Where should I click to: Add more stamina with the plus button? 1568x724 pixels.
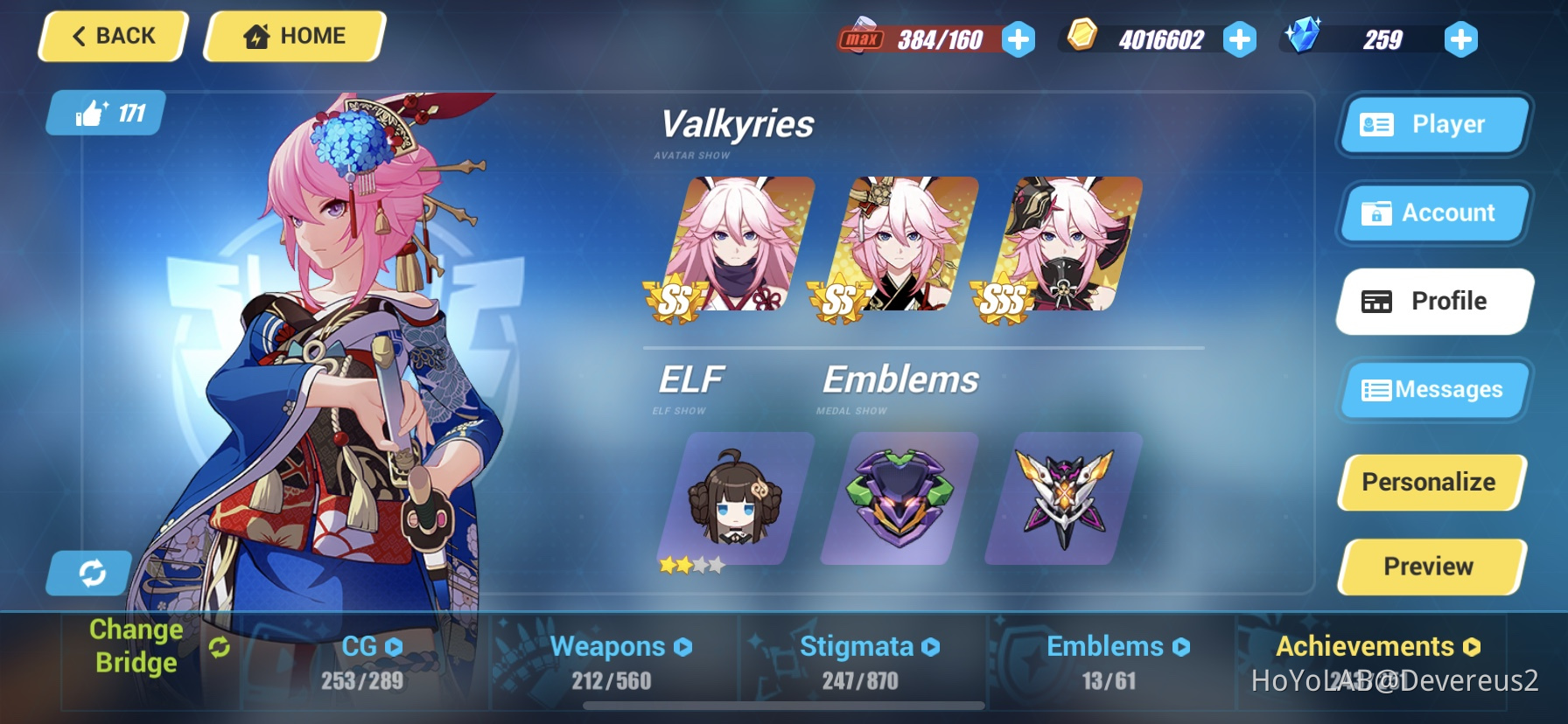[1017, 38]
